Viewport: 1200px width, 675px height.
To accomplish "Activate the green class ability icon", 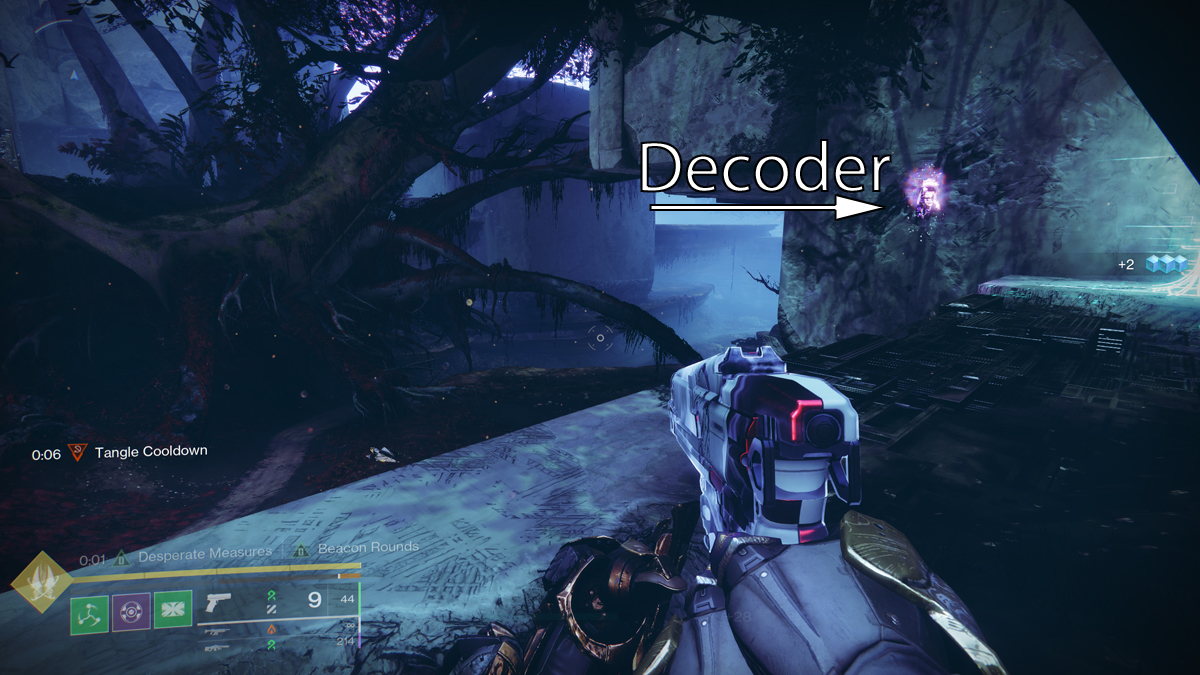I will point(172,610).
